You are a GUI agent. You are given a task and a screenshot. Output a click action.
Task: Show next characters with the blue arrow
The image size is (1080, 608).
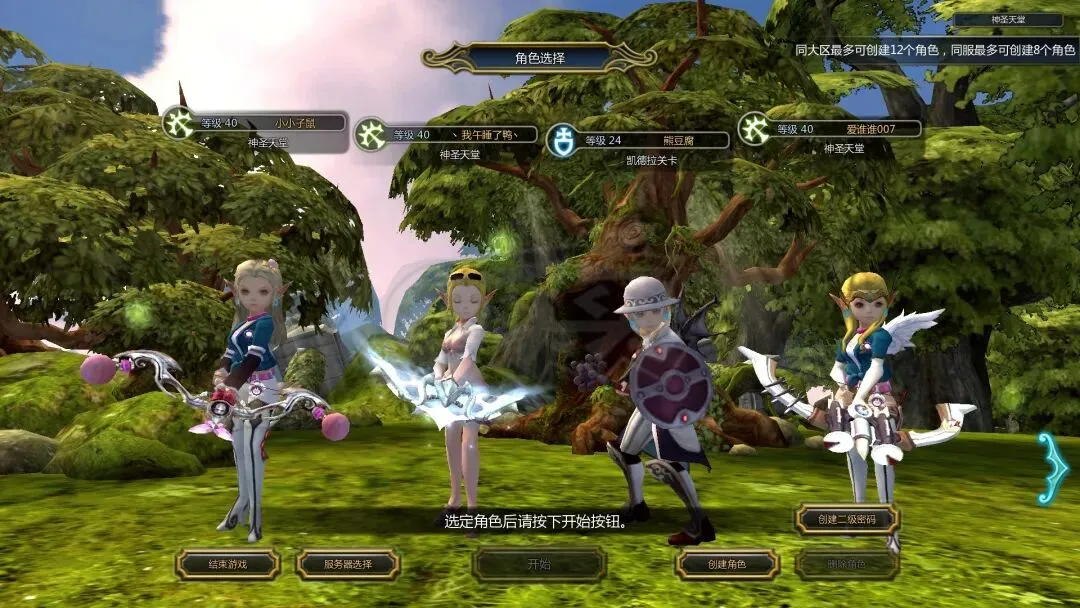[x=1052, y=467]
